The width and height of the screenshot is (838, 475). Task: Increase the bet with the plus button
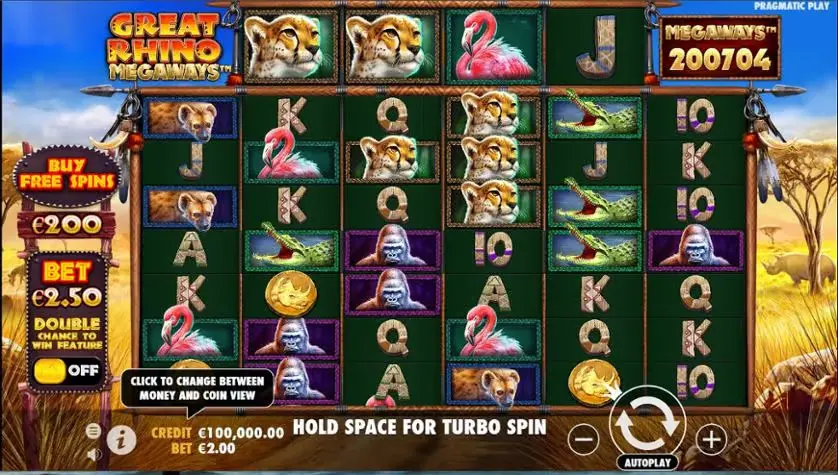(710, 438)
